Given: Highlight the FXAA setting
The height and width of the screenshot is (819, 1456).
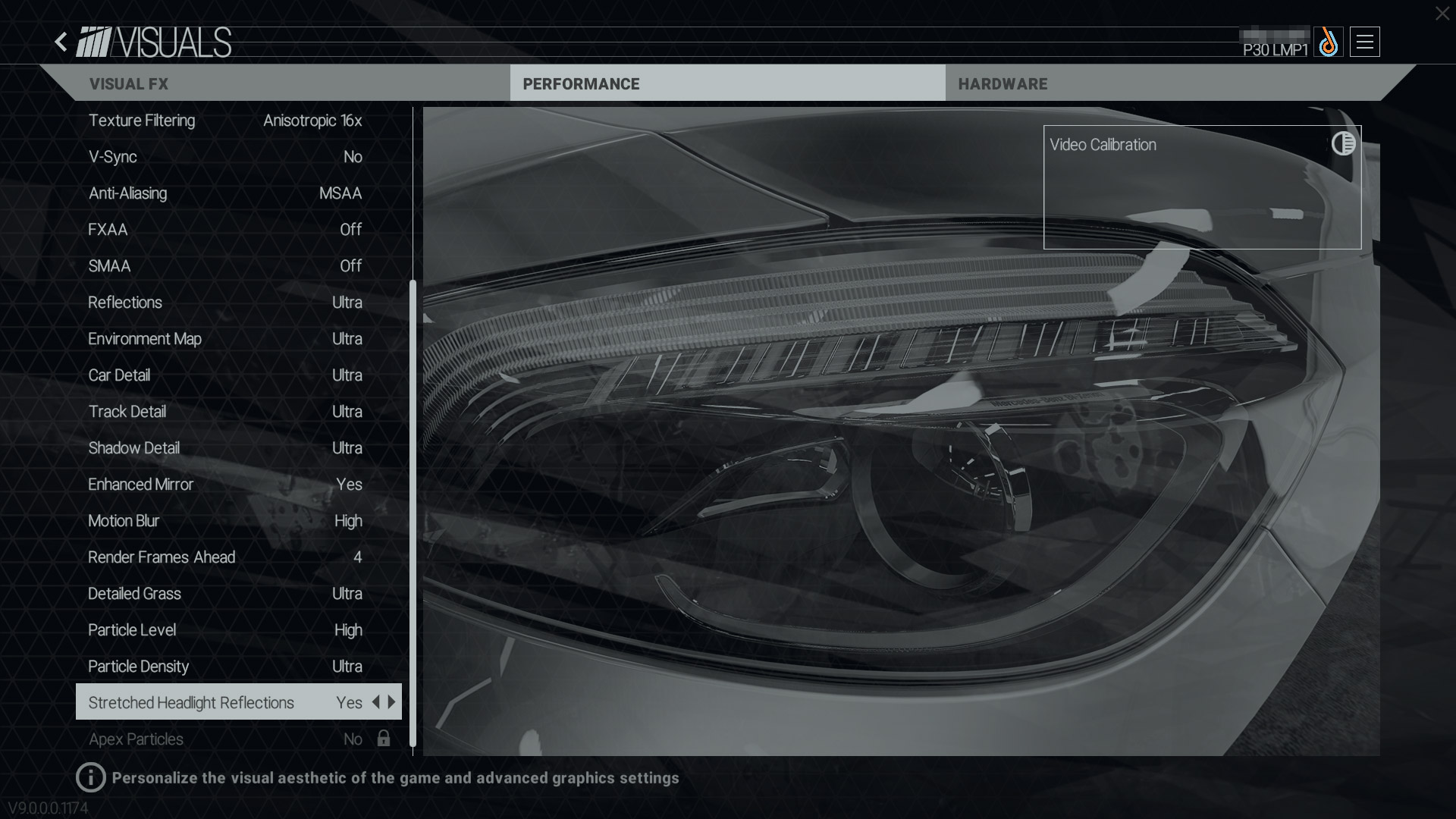Looking at the screenshot, I should pos(225,230).
